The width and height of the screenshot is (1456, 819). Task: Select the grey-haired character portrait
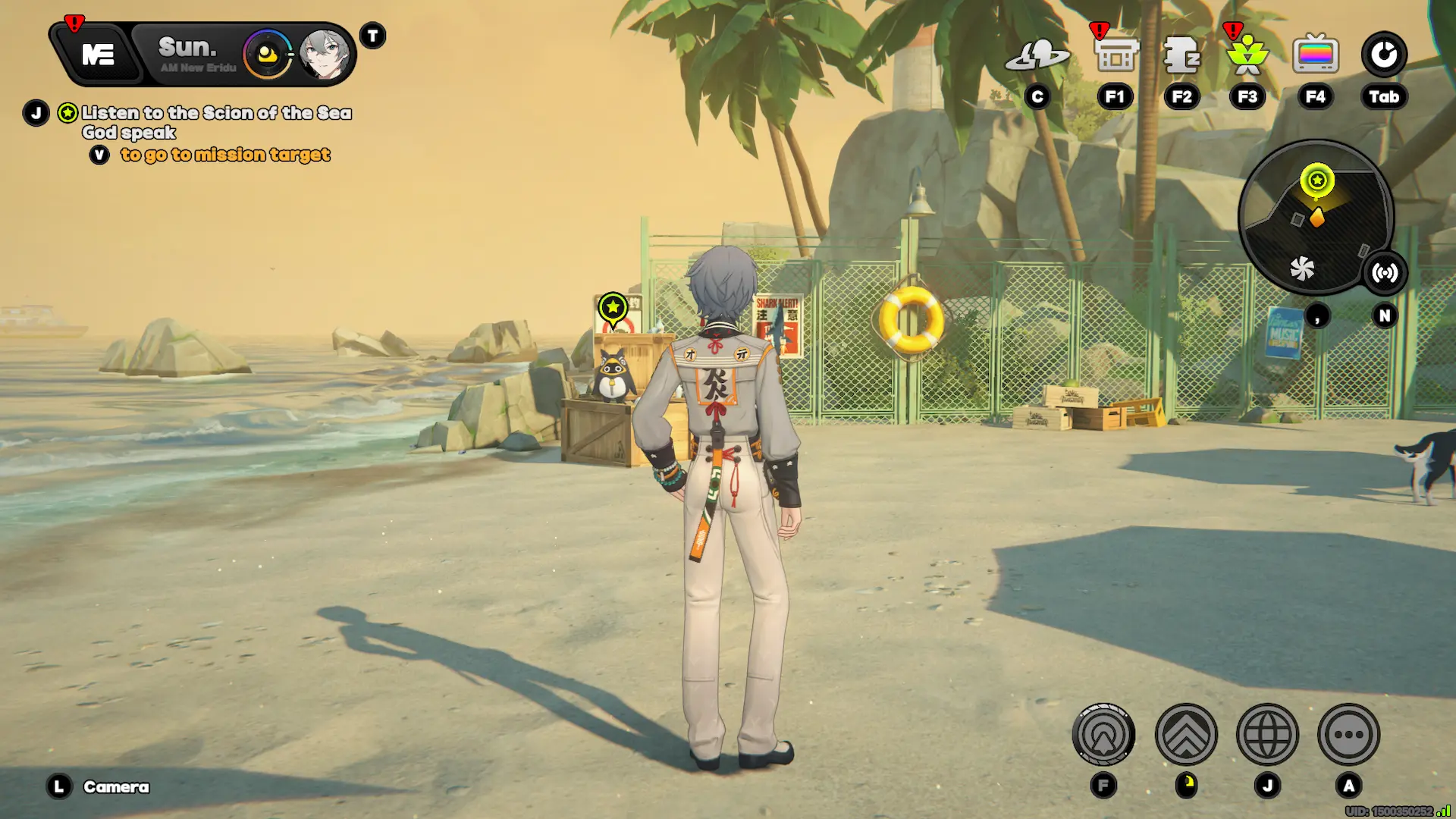325,55
